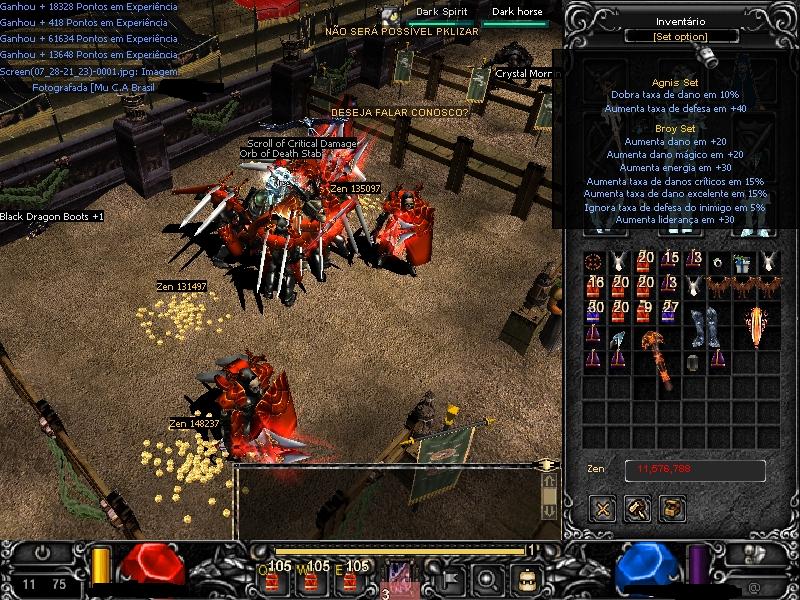The height and width of the screenshot is (600, 800).
Task: Select the grey gem item in inventory
Action: pyautogui.click(x=692, y=362)
